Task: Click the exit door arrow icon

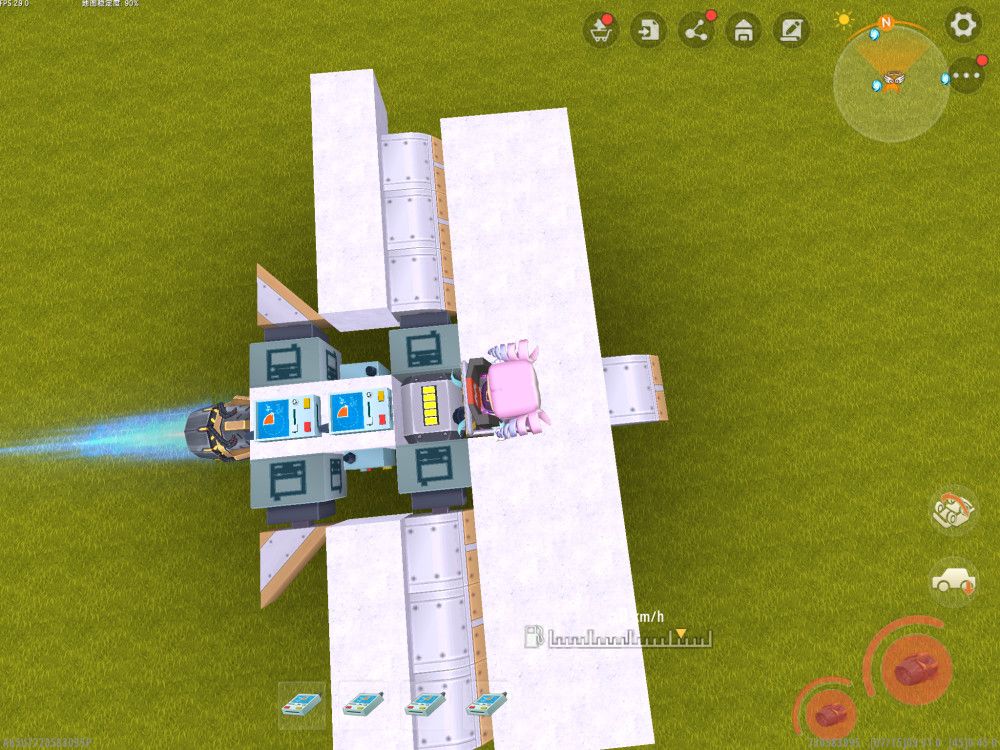Action: 648,30
